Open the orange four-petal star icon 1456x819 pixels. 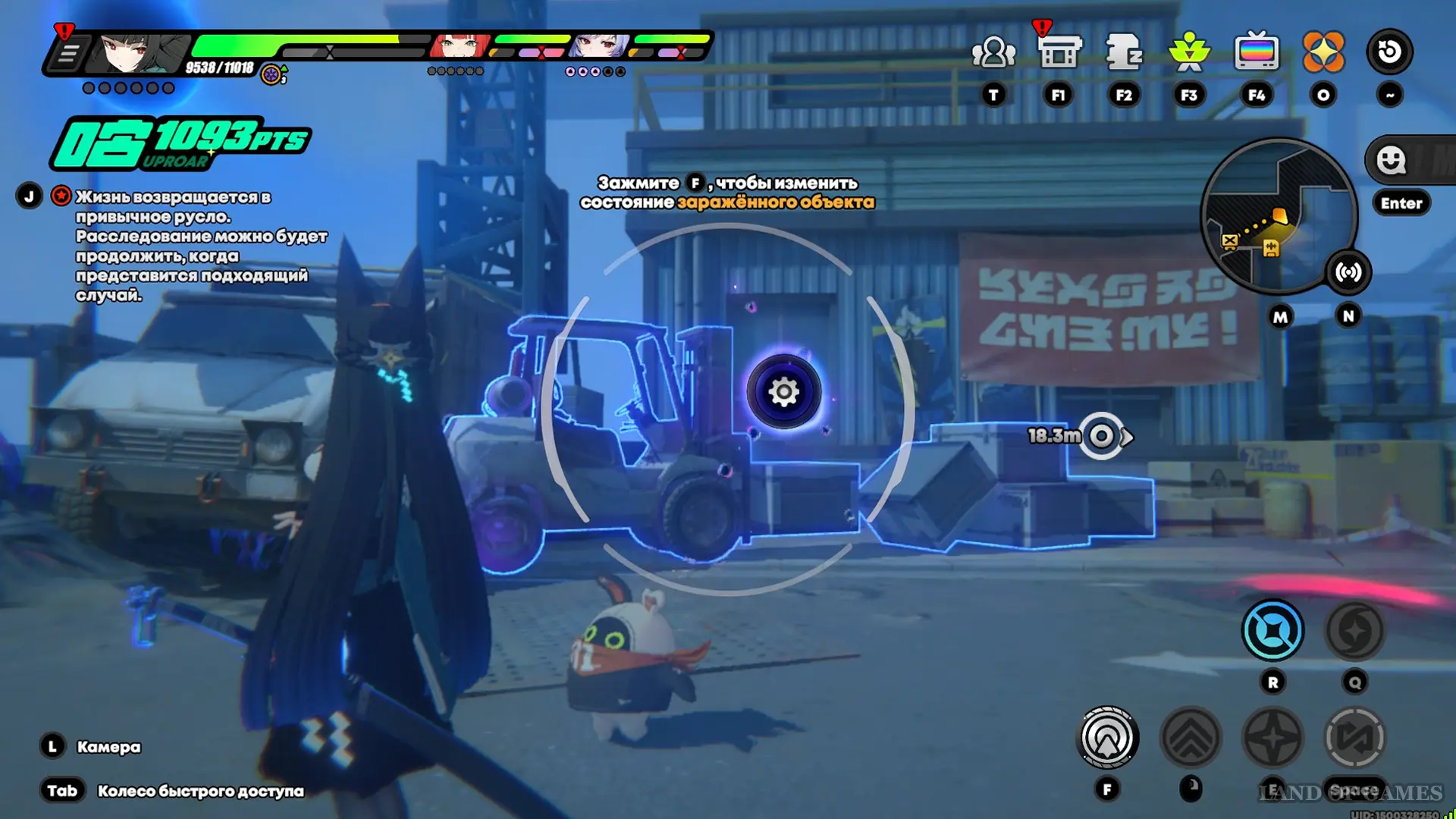[1323, 52]
